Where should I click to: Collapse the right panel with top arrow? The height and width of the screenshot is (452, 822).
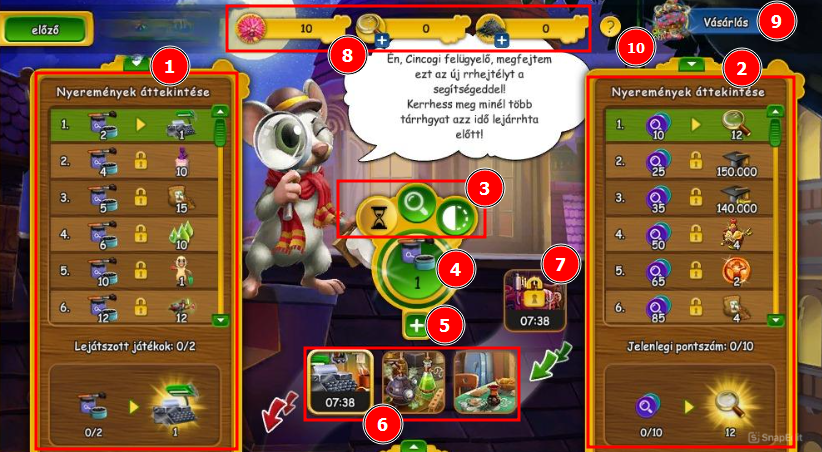tap(688, 64)
